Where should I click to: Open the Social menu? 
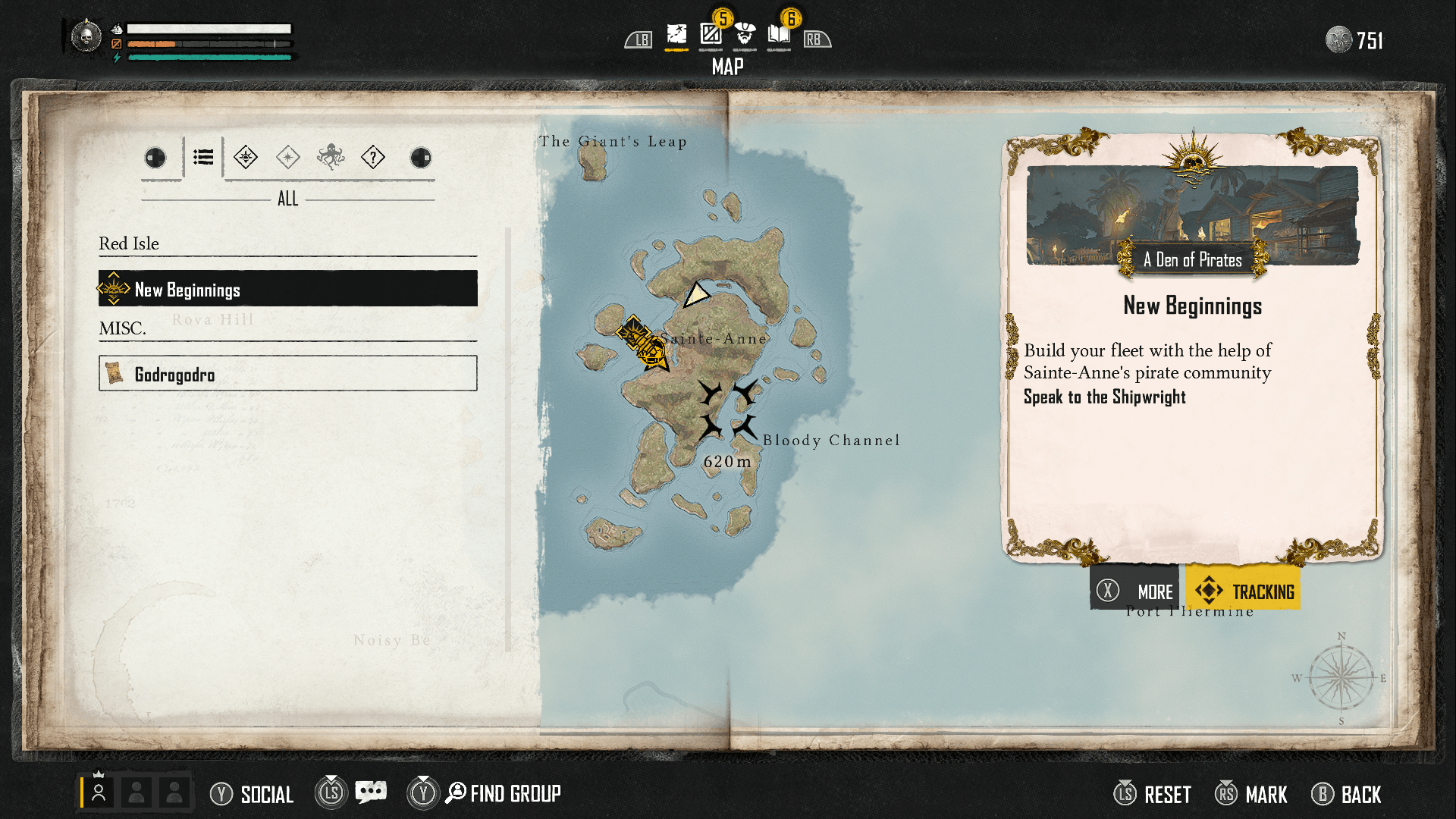click(x=253, y=794)
